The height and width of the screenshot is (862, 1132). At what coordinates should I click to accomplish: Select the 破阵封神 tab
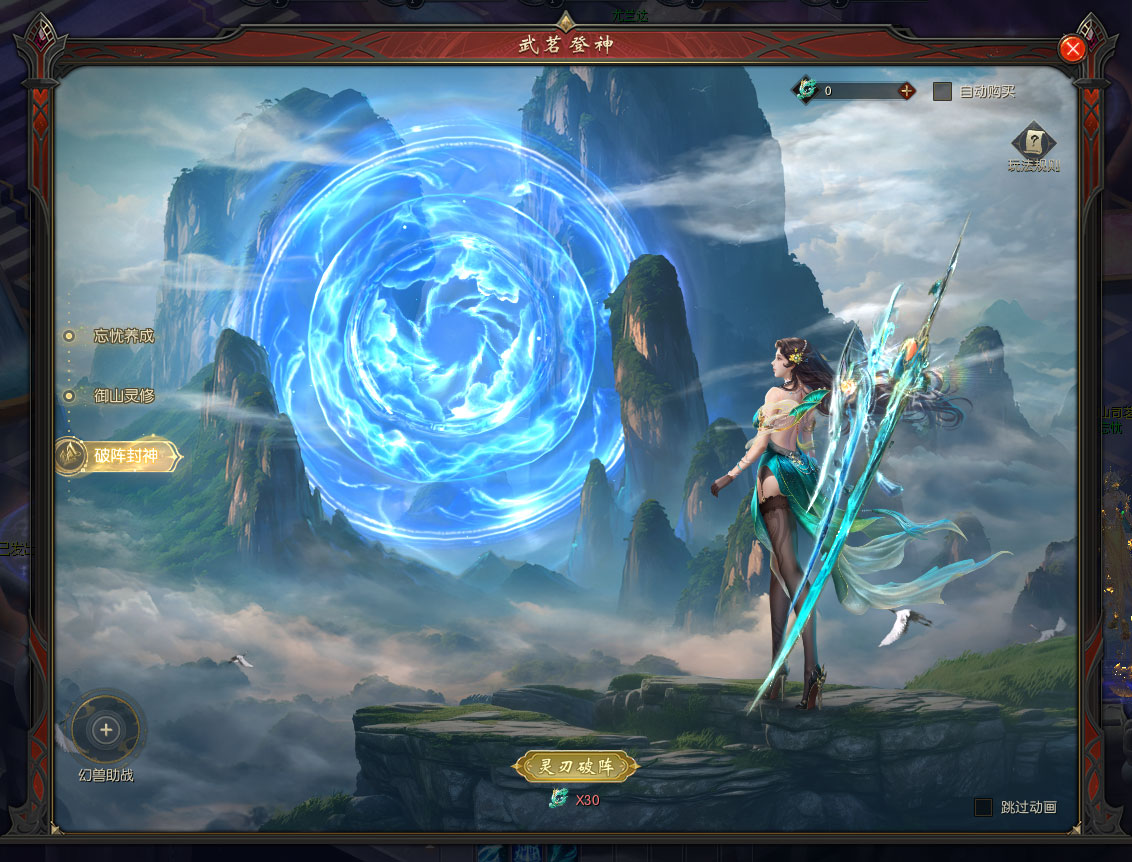123,457
